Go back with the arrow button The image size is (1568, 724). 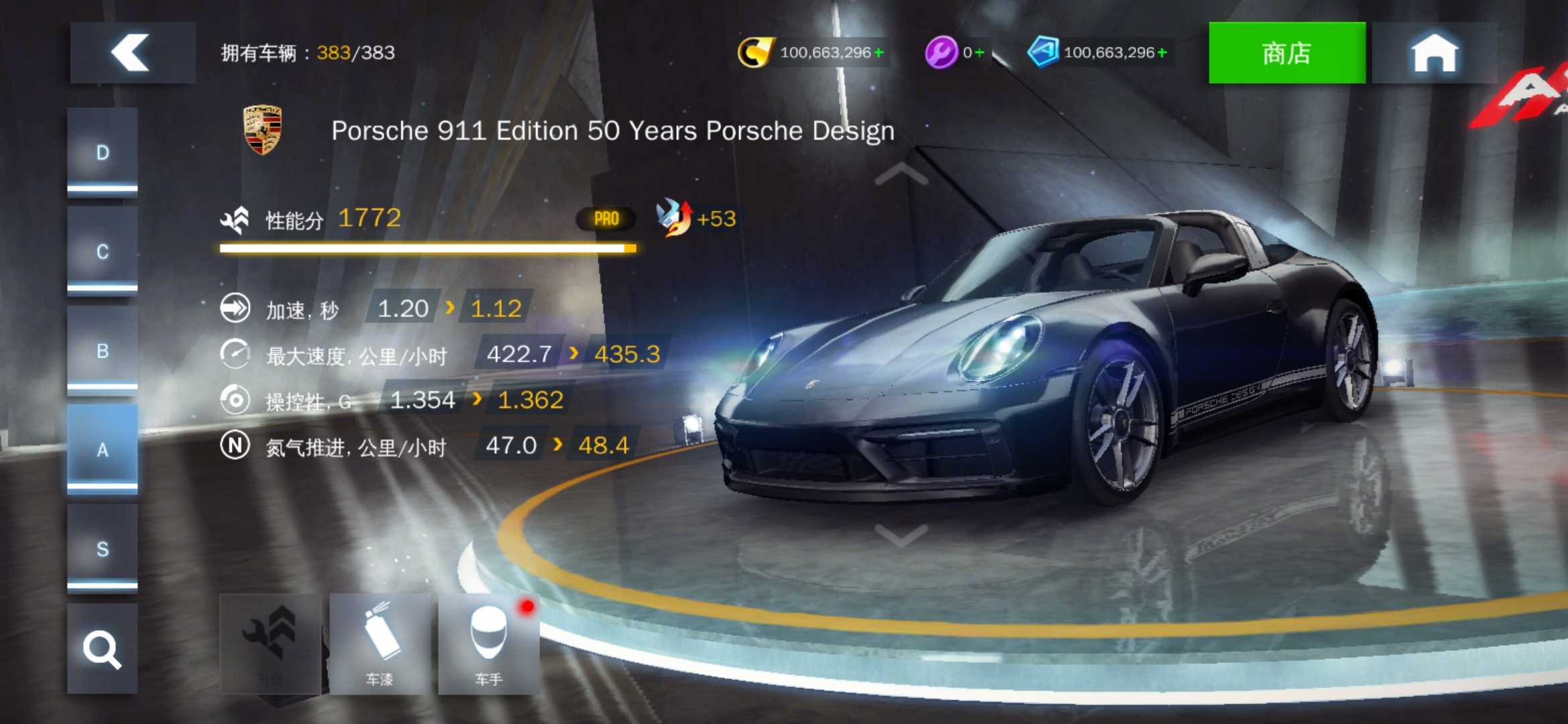point(132,52)
